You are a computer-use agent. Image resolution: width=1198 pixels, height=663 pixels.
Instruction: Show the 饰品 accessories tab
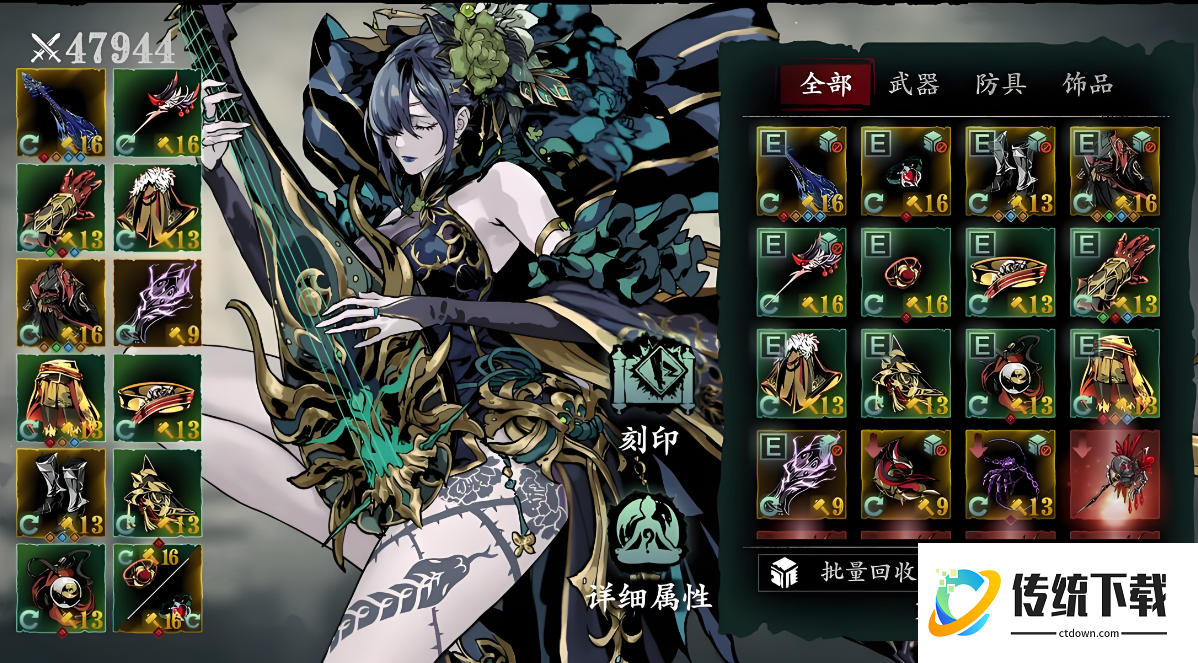(1088, 84)
